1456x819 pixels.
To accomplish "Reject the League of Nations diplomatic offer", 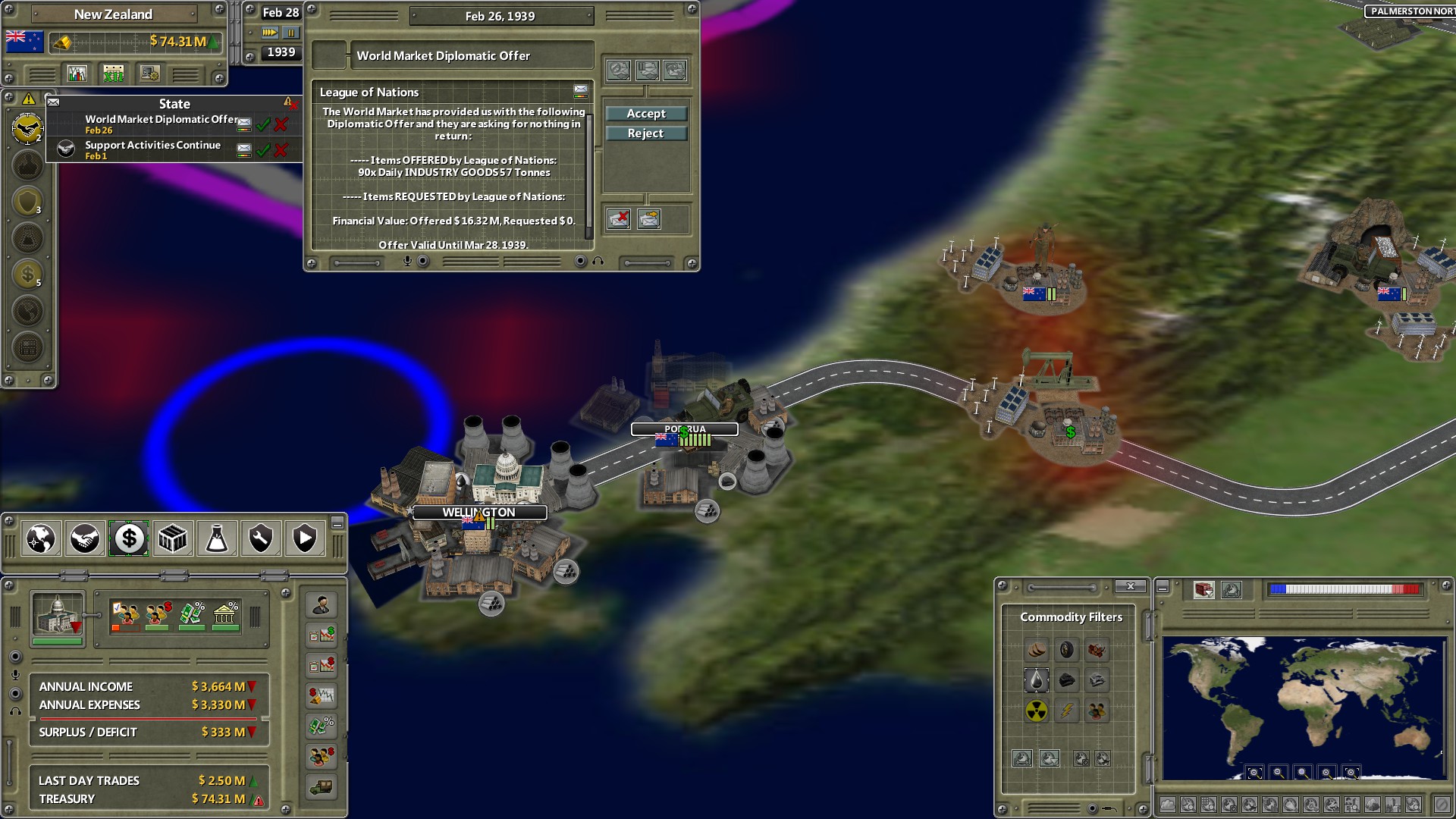I will tap(645, 133).
